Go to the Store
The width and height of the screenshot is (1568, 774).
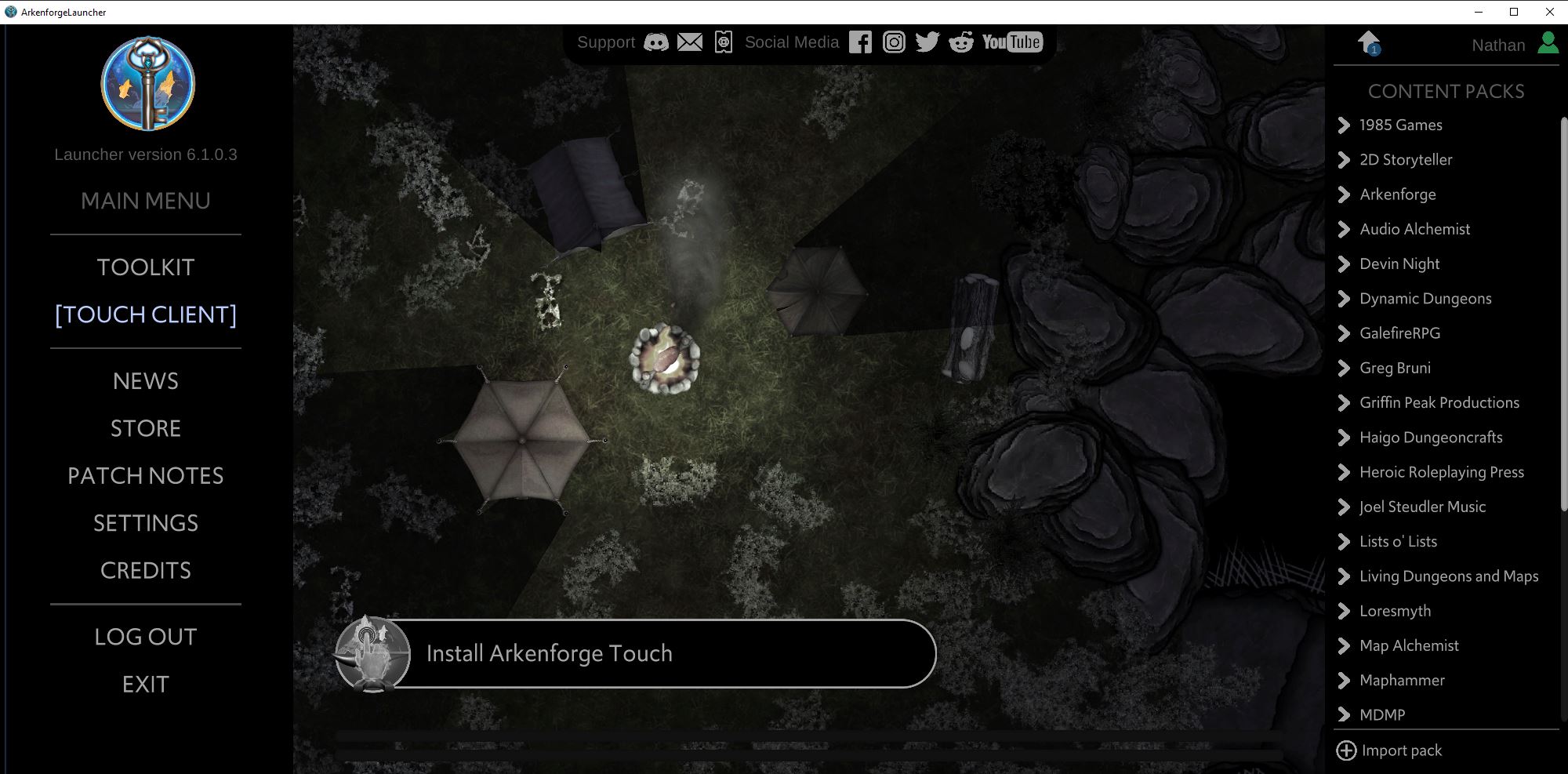point(146,428)
